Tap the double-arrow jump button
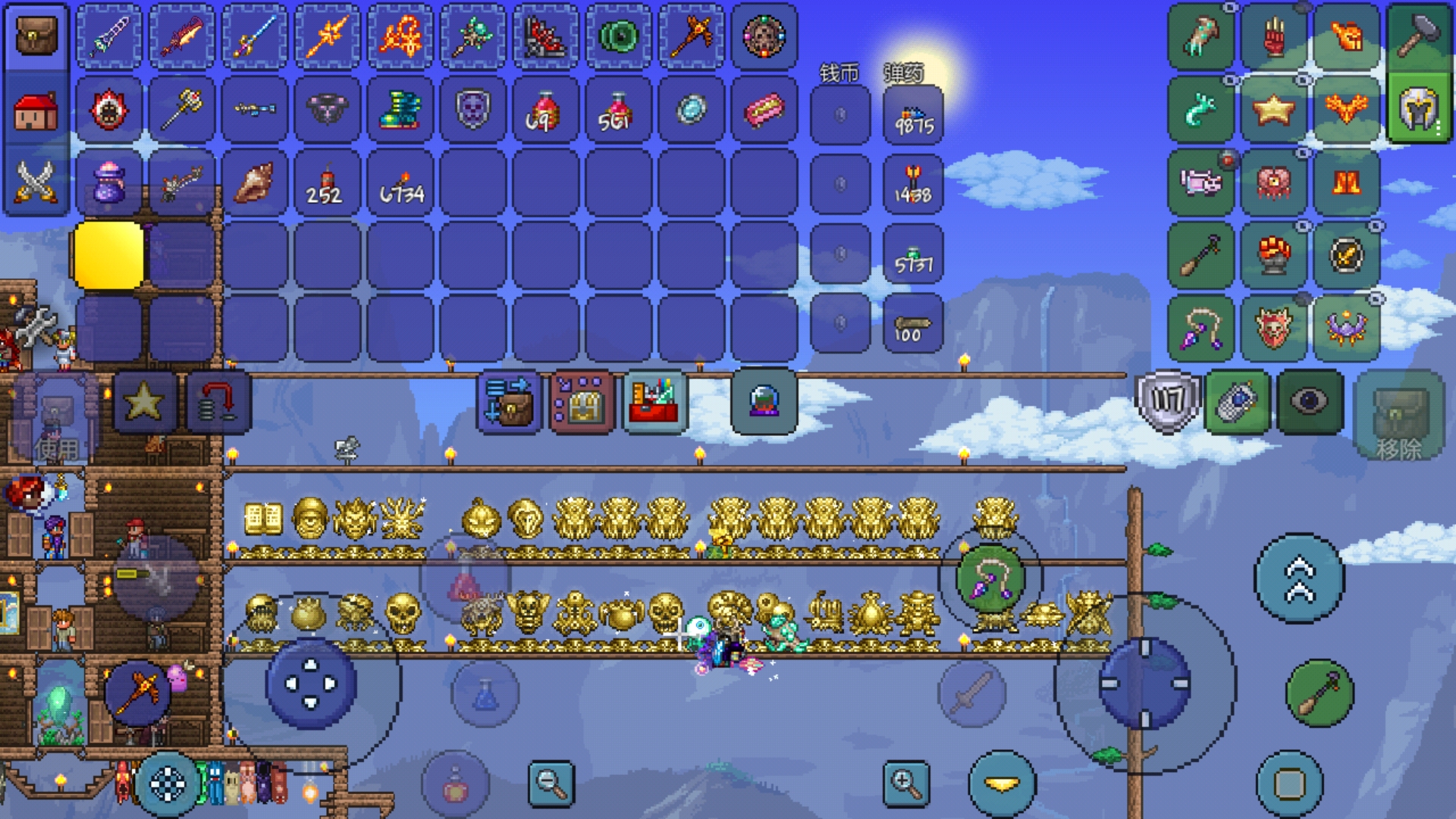 click(1299, 579)
